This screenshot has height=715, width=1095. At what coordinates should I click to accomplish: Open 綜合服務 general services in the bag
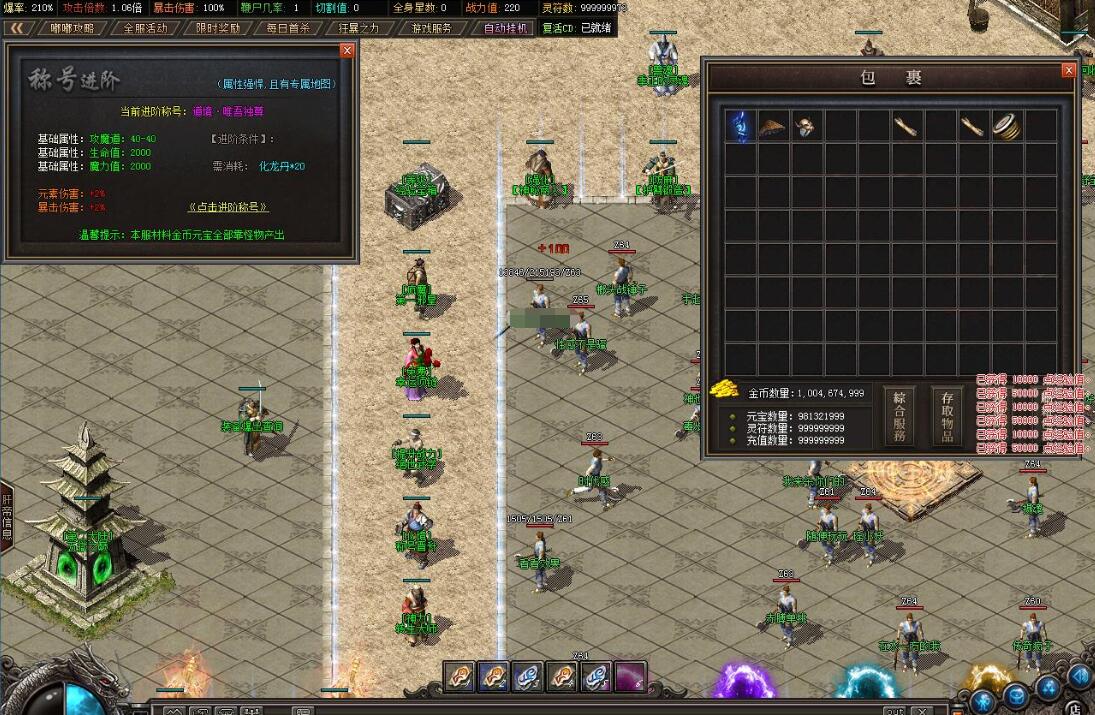pyautogui.click(x=899, y=416)
